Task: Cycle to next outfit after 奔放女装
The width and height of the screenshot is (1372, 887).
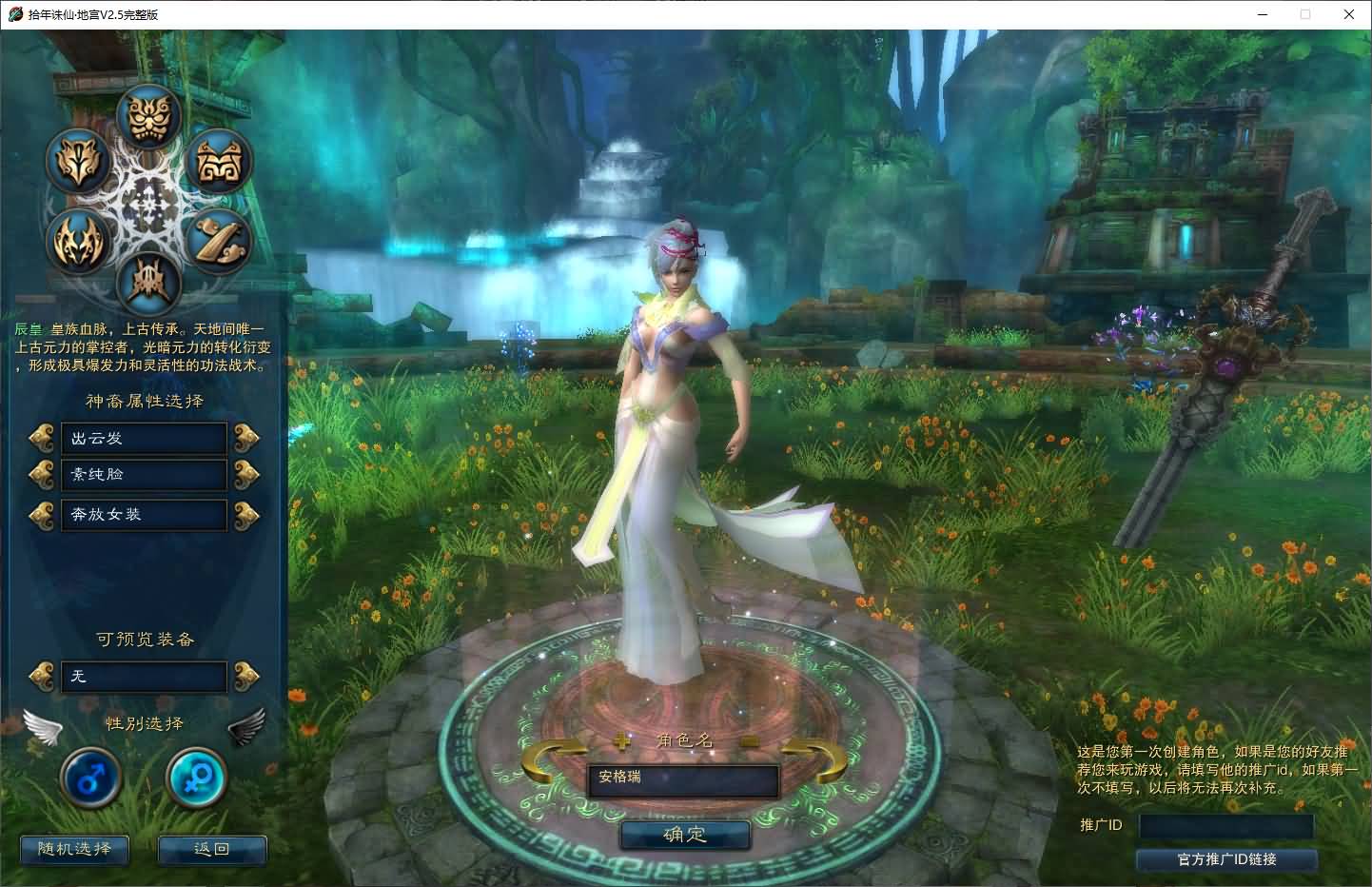Action: click(246, 514)
